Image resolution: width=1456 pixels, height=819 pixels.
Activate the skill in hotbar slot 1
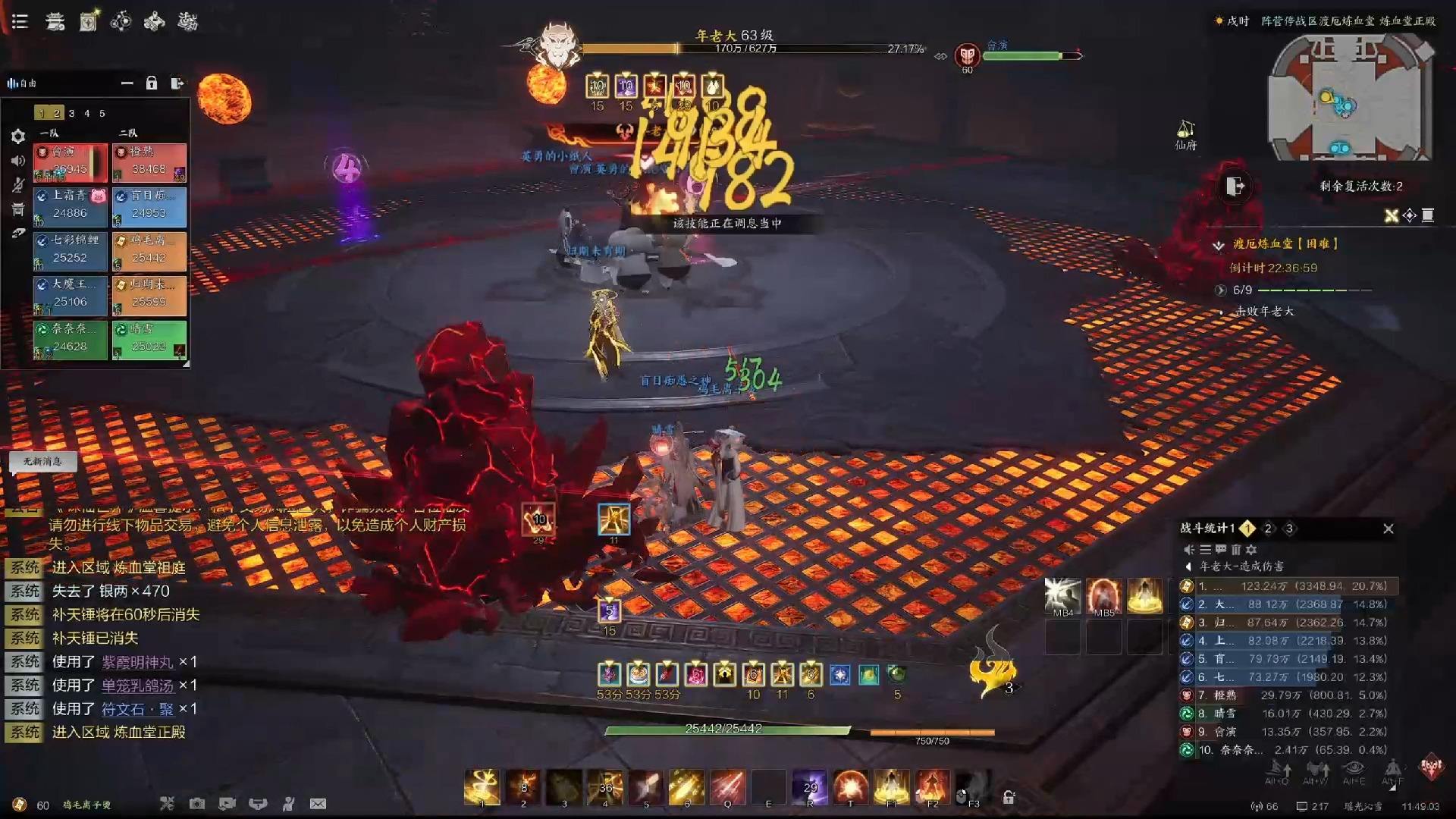coord(482,787)
